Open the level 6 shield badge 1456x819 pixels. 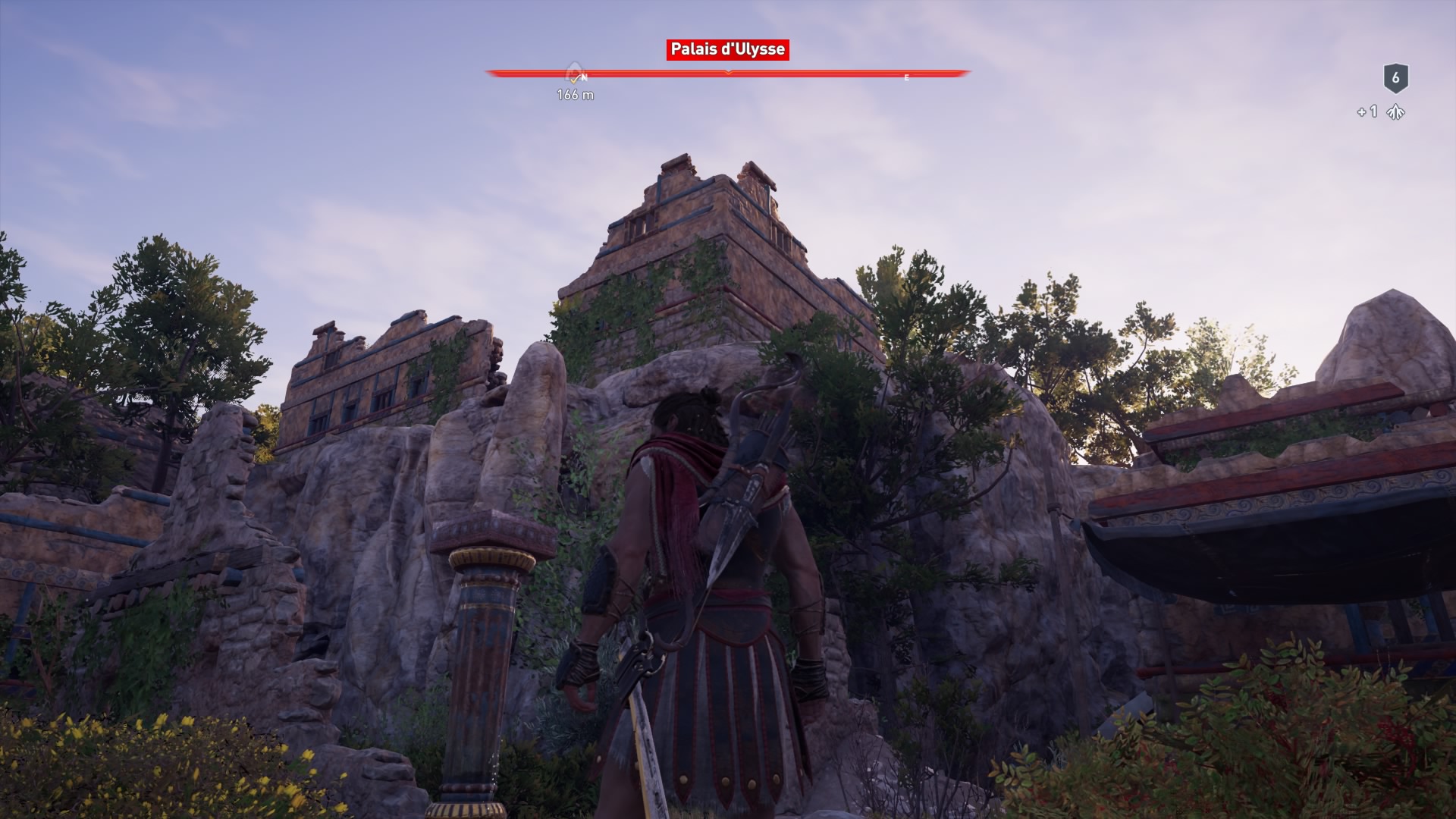(1395, 78)
